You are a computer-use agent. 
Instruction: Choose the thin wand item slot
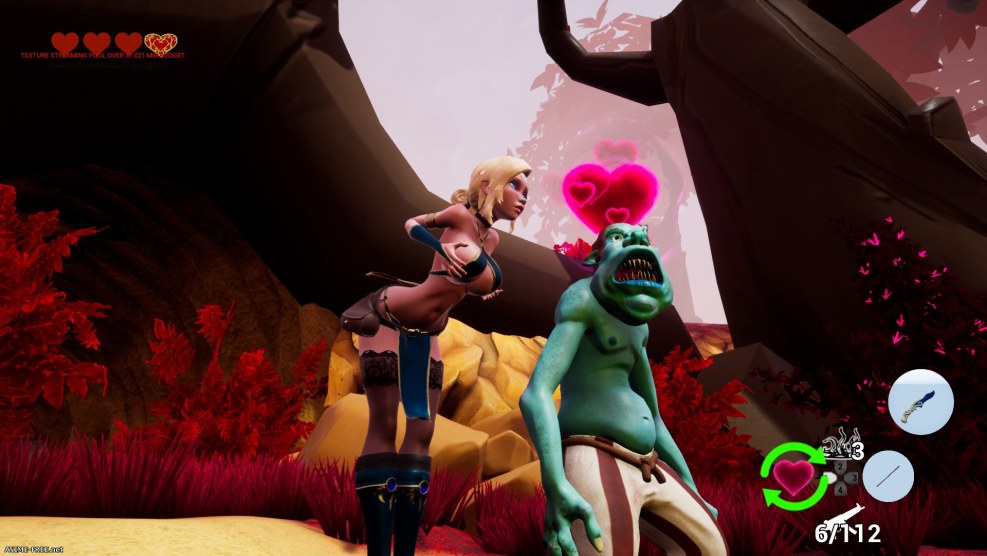click(x=887, y=476)
